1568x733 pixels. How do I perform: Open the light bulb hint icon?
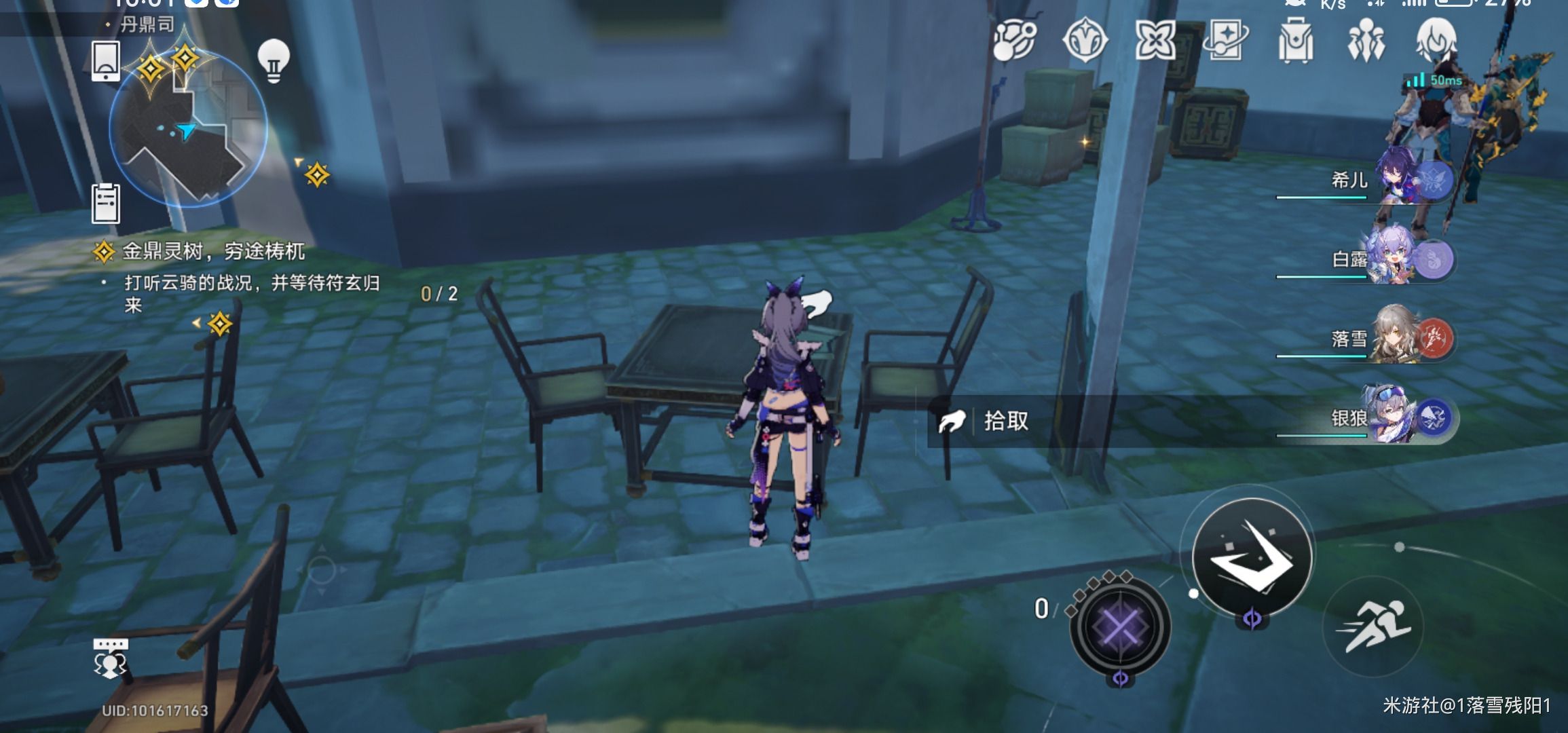pos(274,60)
